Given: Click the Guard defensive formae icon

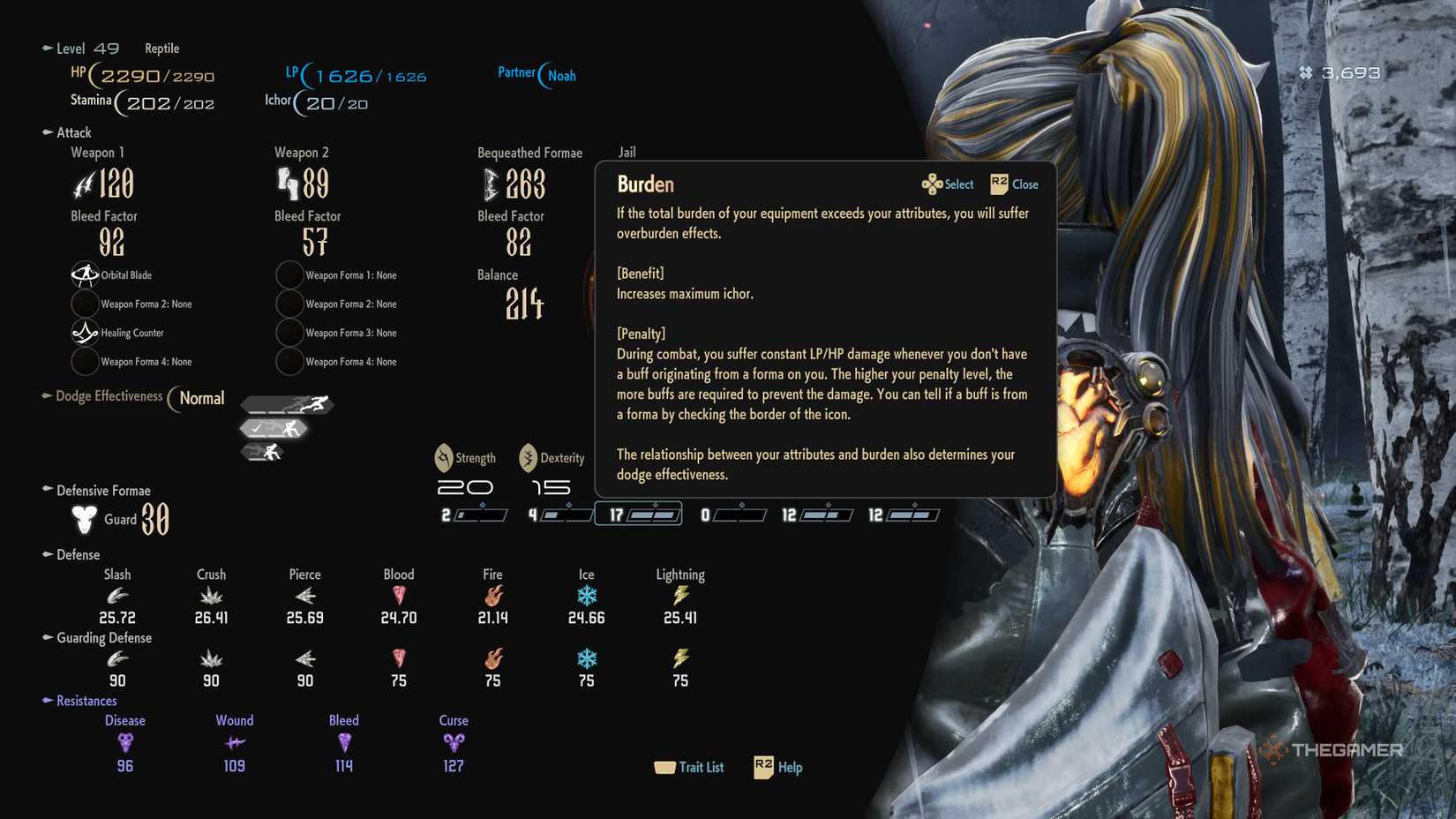Looking at the screenshot, I should (84, 520).
